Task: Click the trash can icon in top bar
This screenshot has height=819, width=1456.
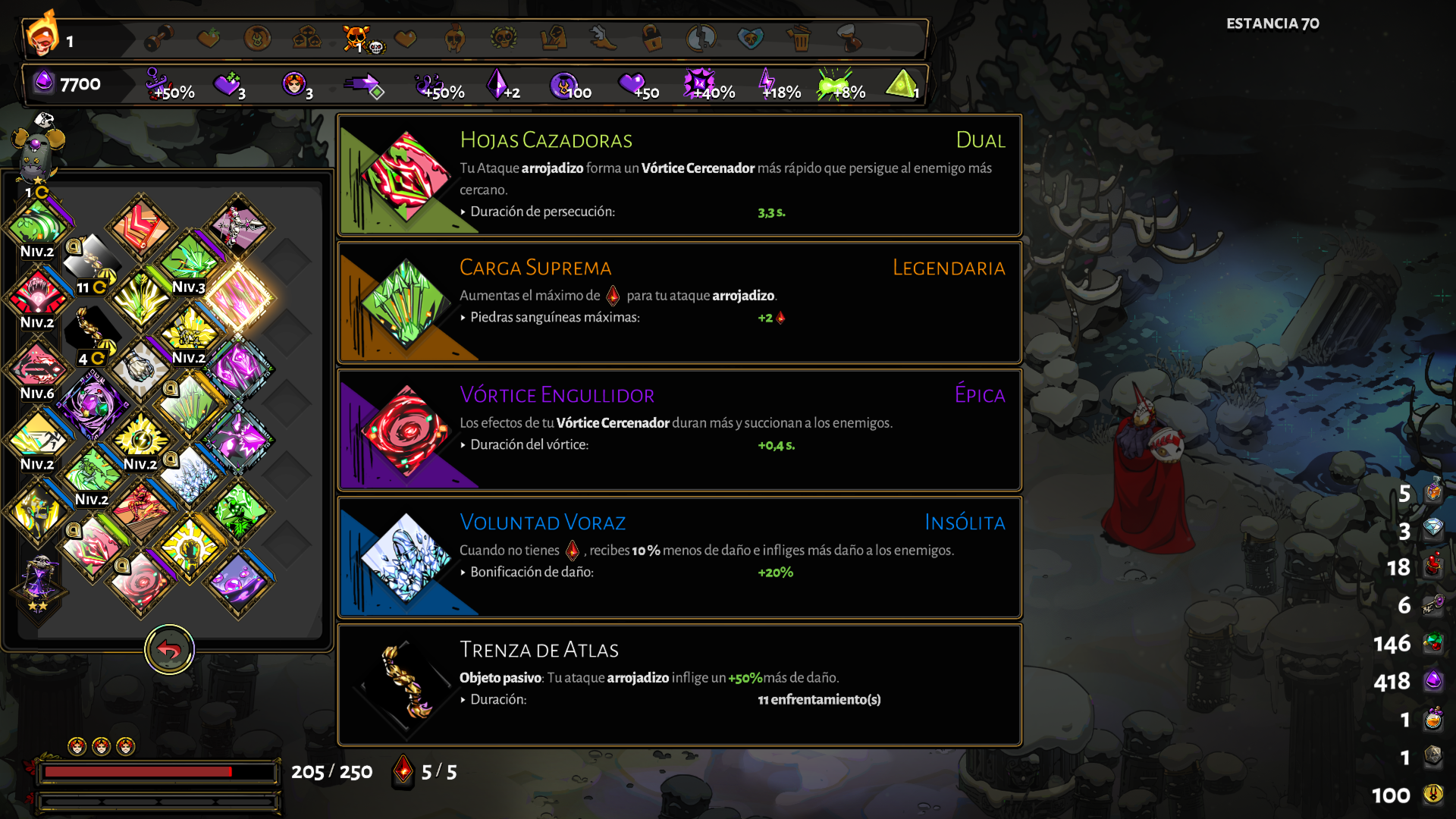Action: [x=799, y=38]
